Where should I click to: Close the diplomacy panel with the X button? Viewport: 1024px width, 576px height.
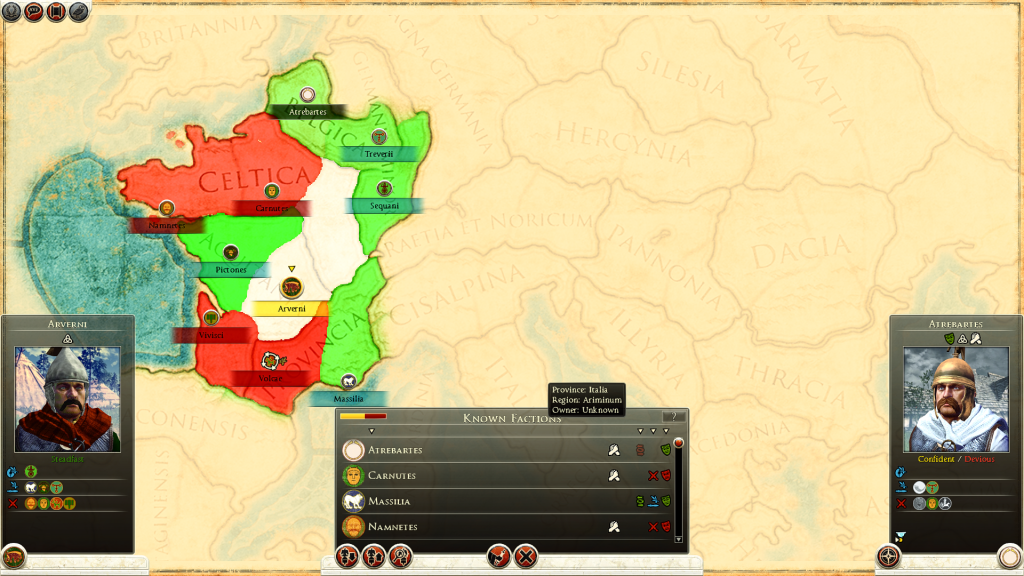pos(526,557)
